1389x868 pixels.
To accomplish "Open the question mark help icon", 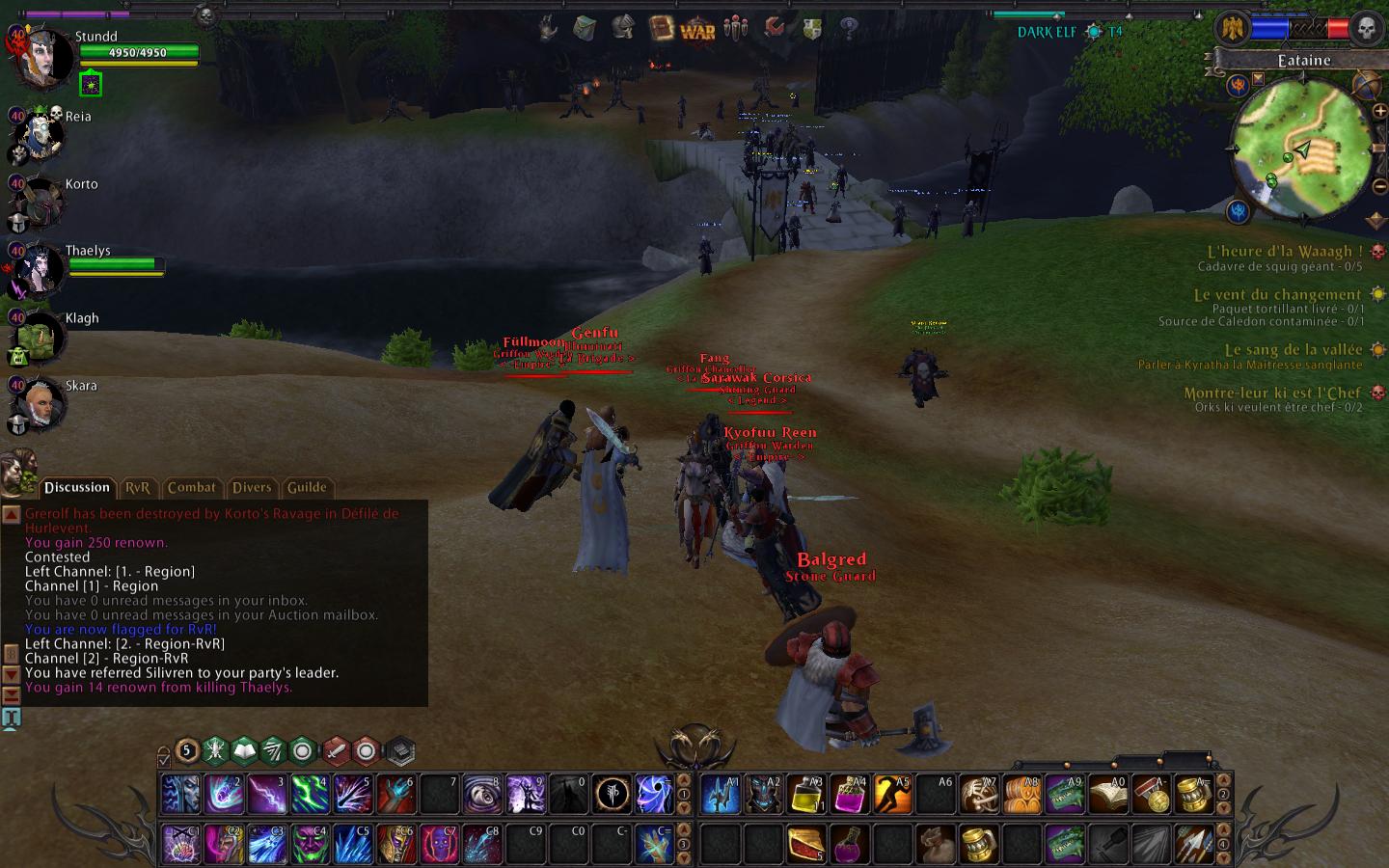I will (849, 28).
